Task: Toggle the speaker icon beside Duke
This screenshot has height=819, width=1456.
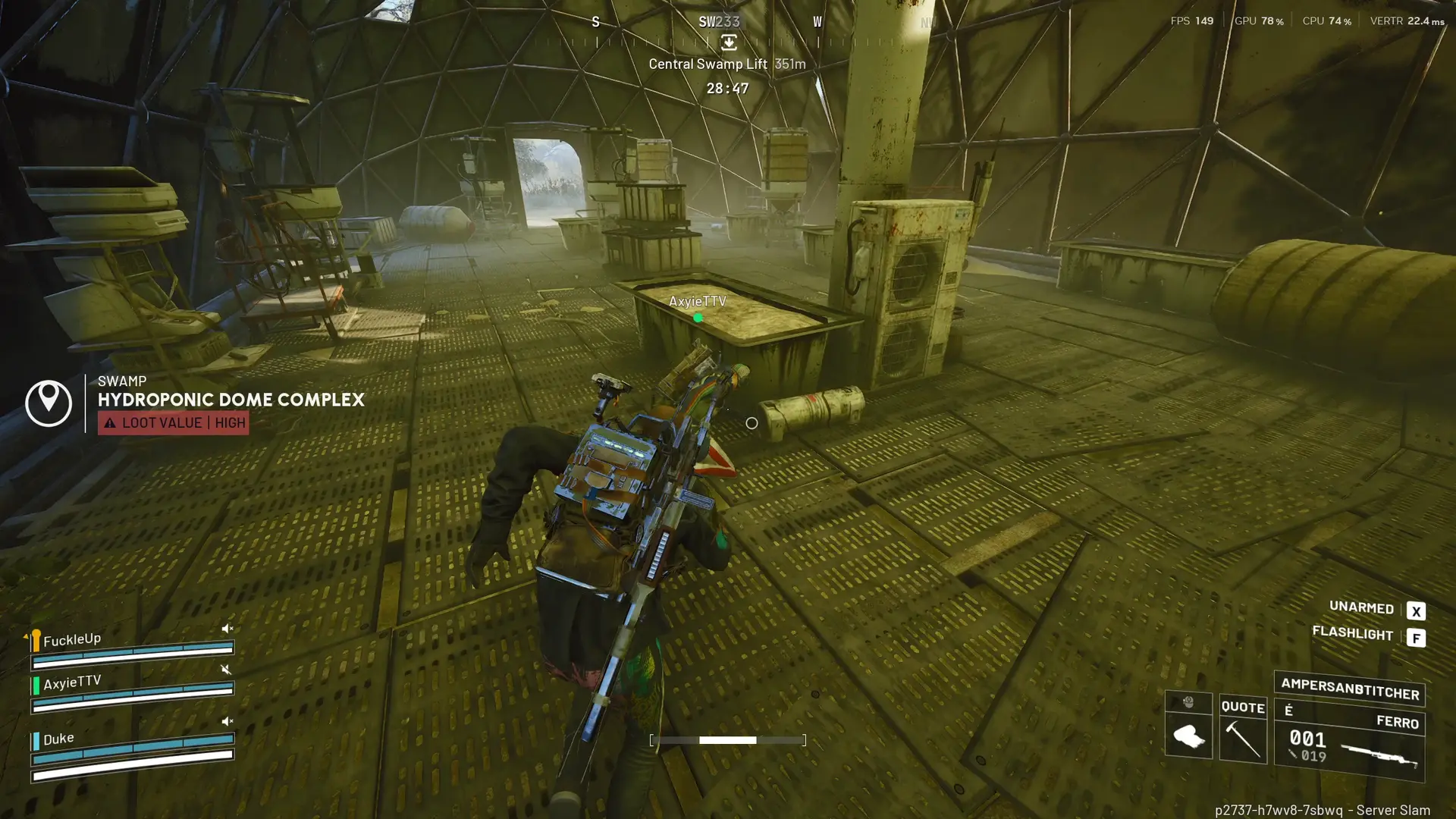Action: (227, 721)
